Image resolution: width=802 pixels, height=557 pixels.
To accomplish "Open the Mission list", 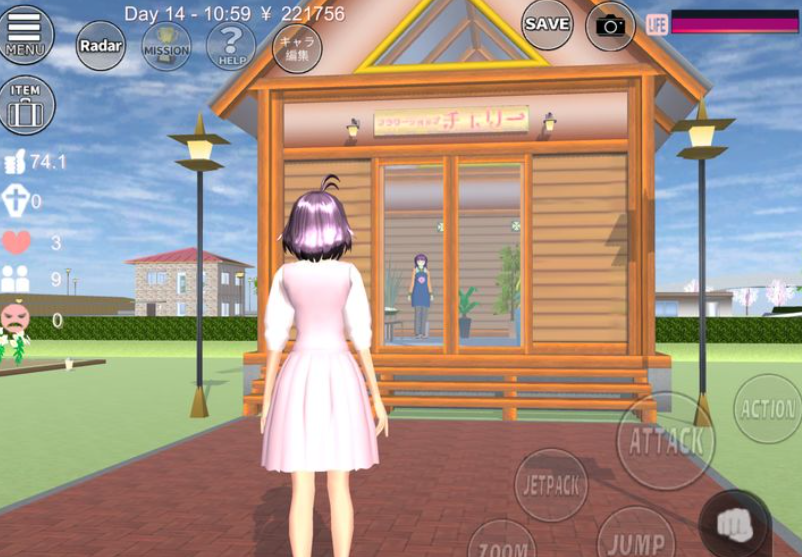I will point(166,45).
